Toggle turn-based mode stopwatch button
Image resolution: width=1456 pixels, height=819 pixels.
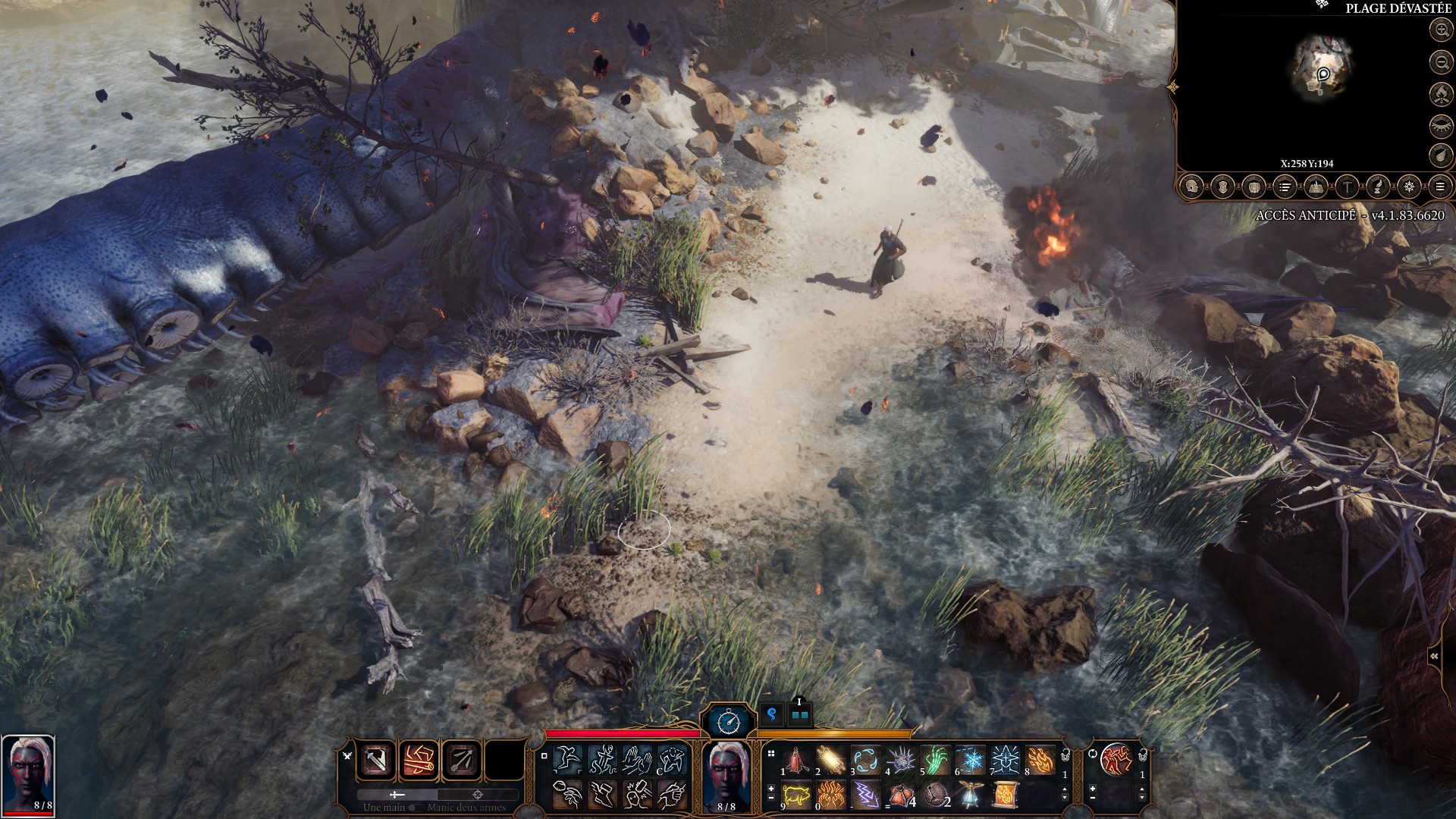728,721
